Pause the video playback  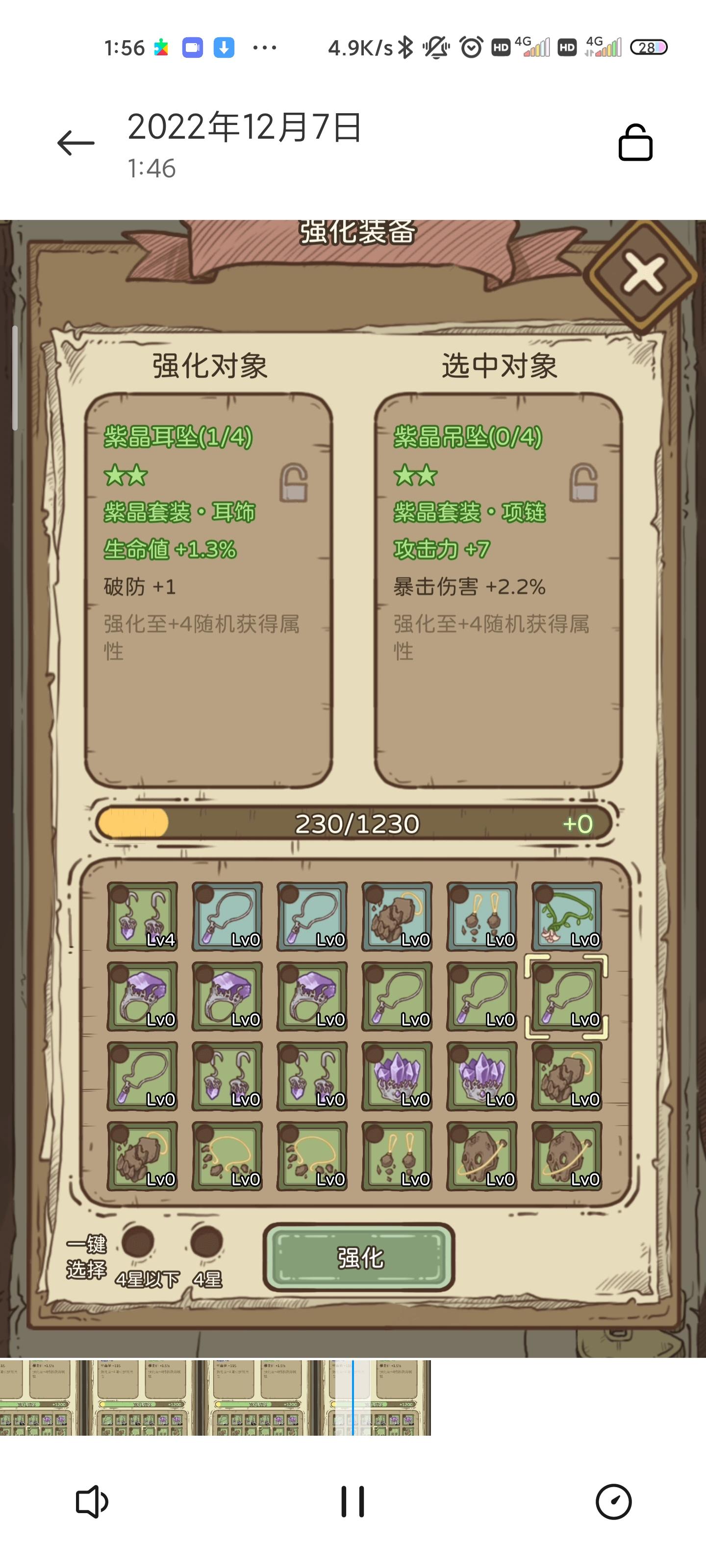coord(353,1499)
